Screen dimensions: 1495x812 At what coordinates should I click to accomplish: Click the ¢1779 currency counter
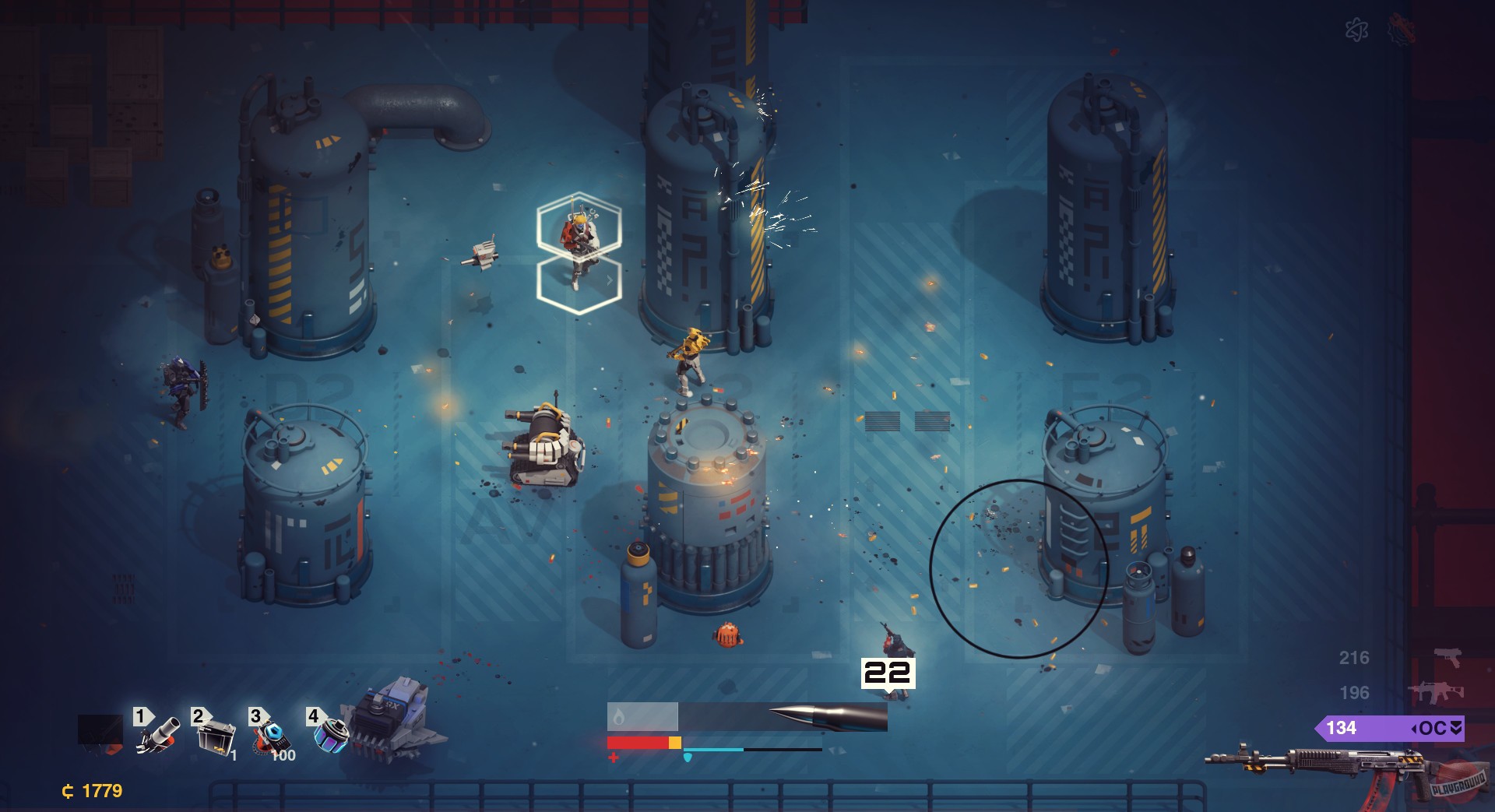(91, 789)
